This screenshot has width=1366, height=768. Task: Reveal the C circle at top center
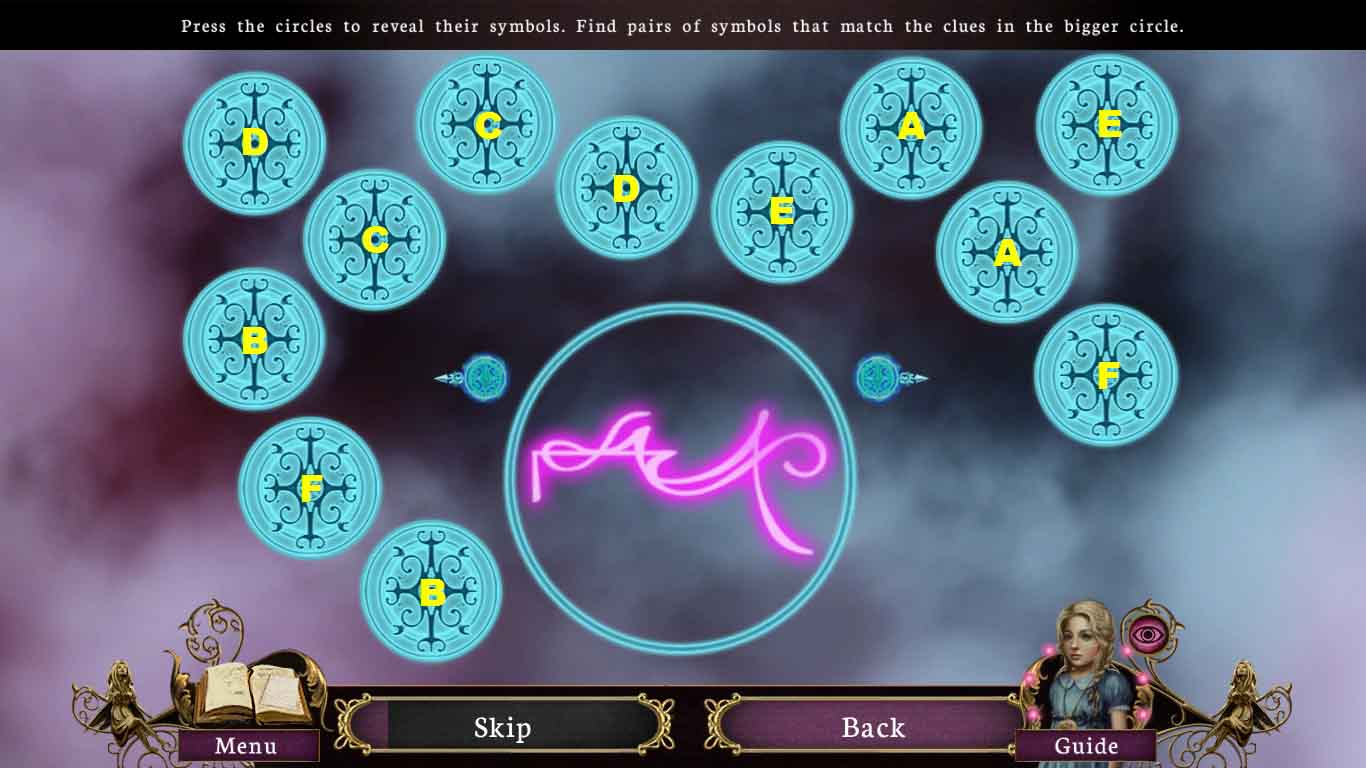click(486, 125)
